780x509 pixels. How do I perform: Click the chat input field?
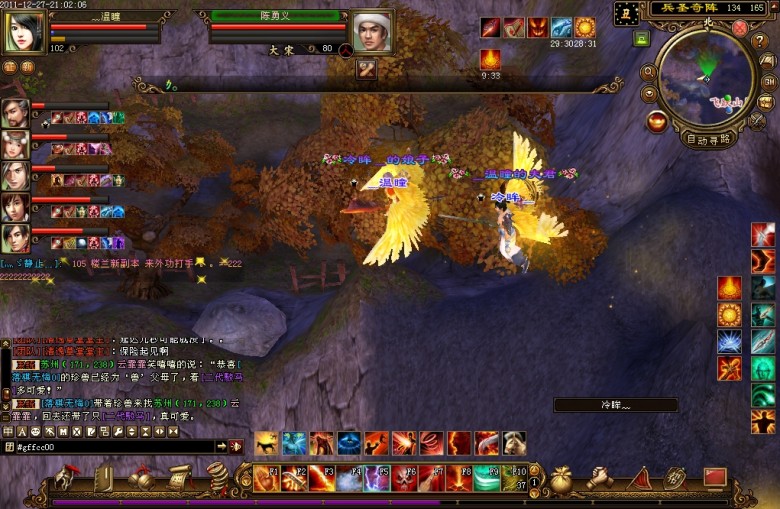115,446
